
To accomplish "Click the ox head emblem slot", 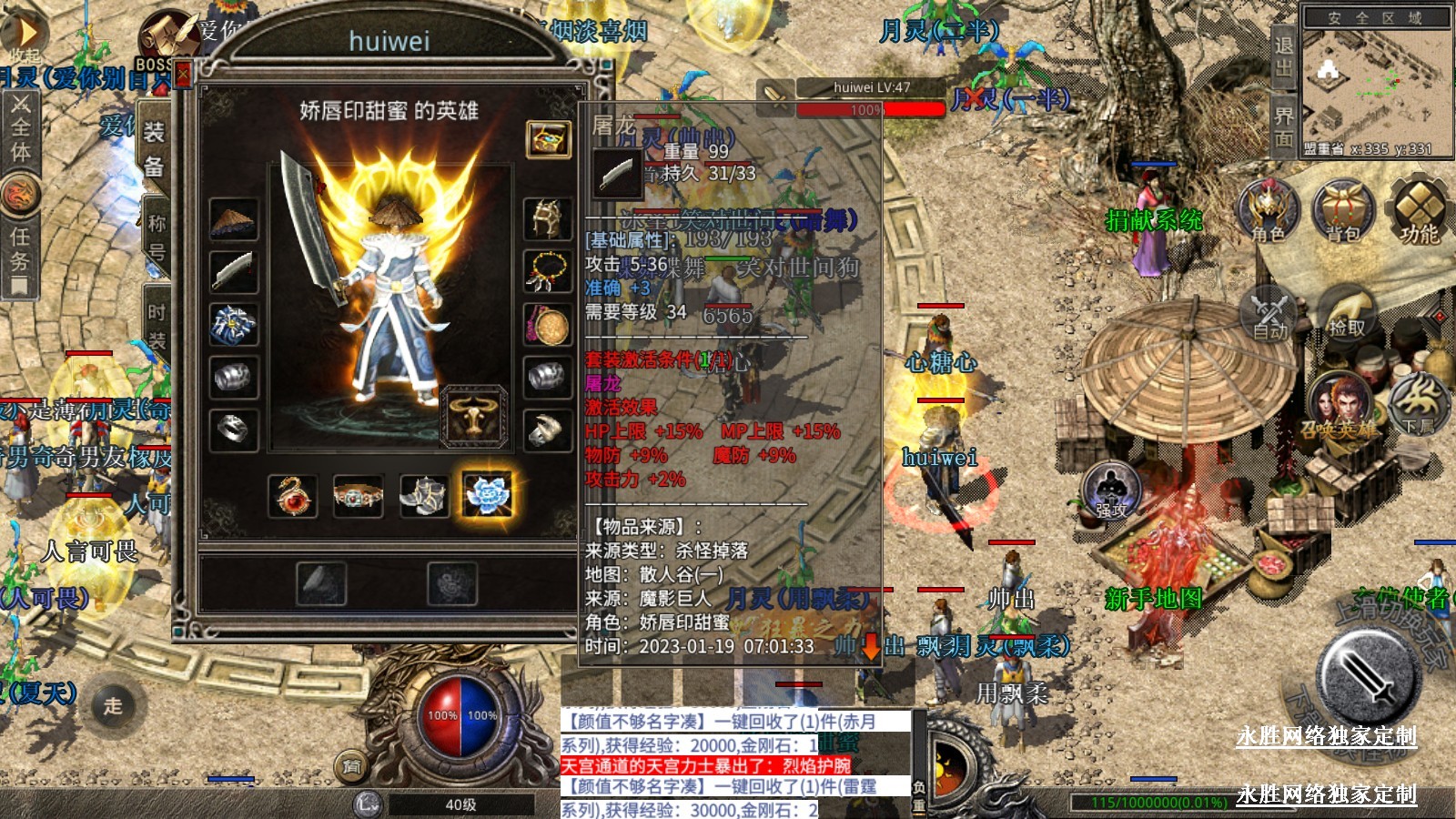I will (473, 416).
